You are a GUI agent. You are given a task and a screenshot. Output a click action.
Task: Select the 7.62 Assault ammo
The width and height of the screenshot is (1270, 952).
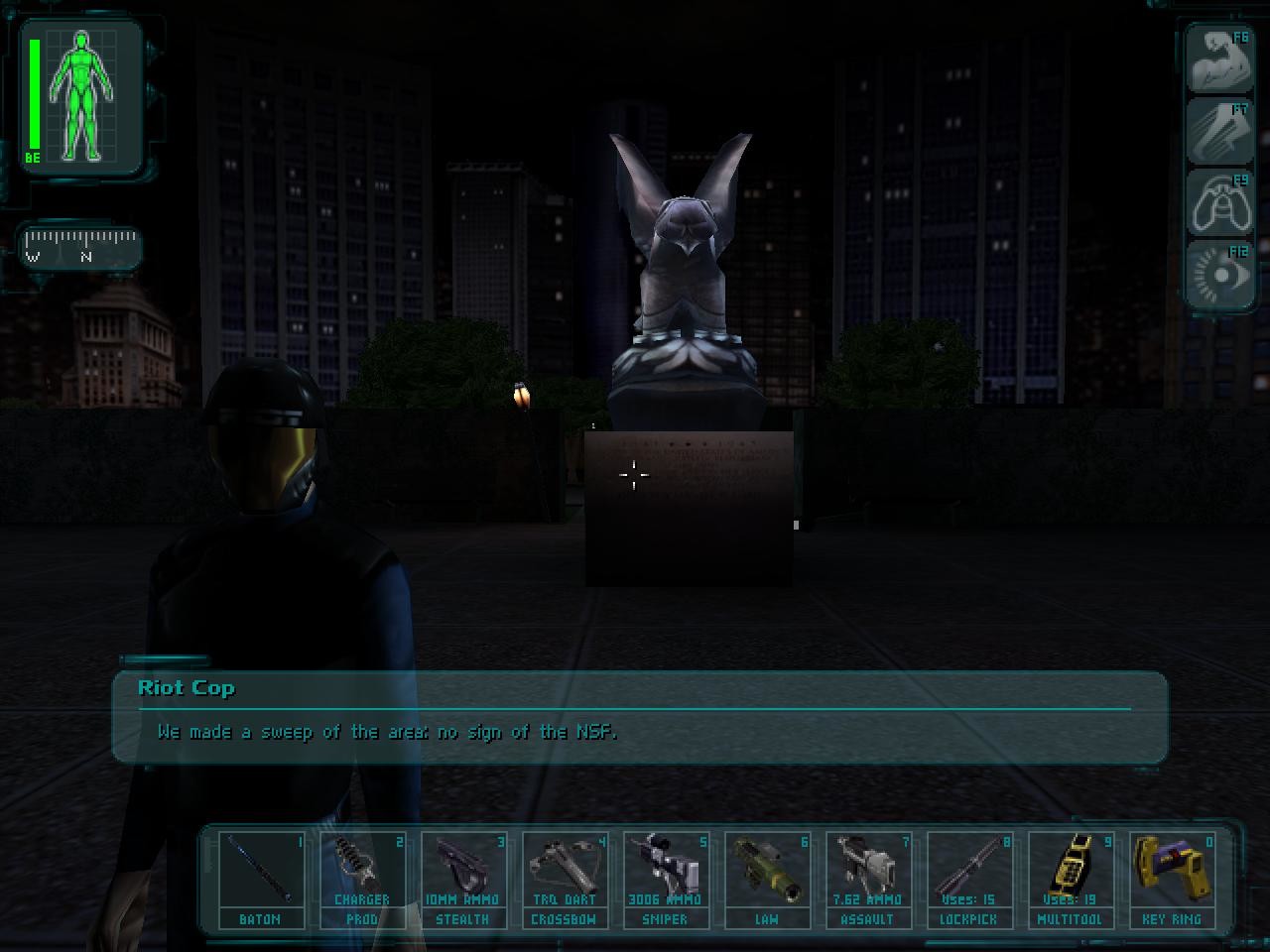(x=870, y=878)
